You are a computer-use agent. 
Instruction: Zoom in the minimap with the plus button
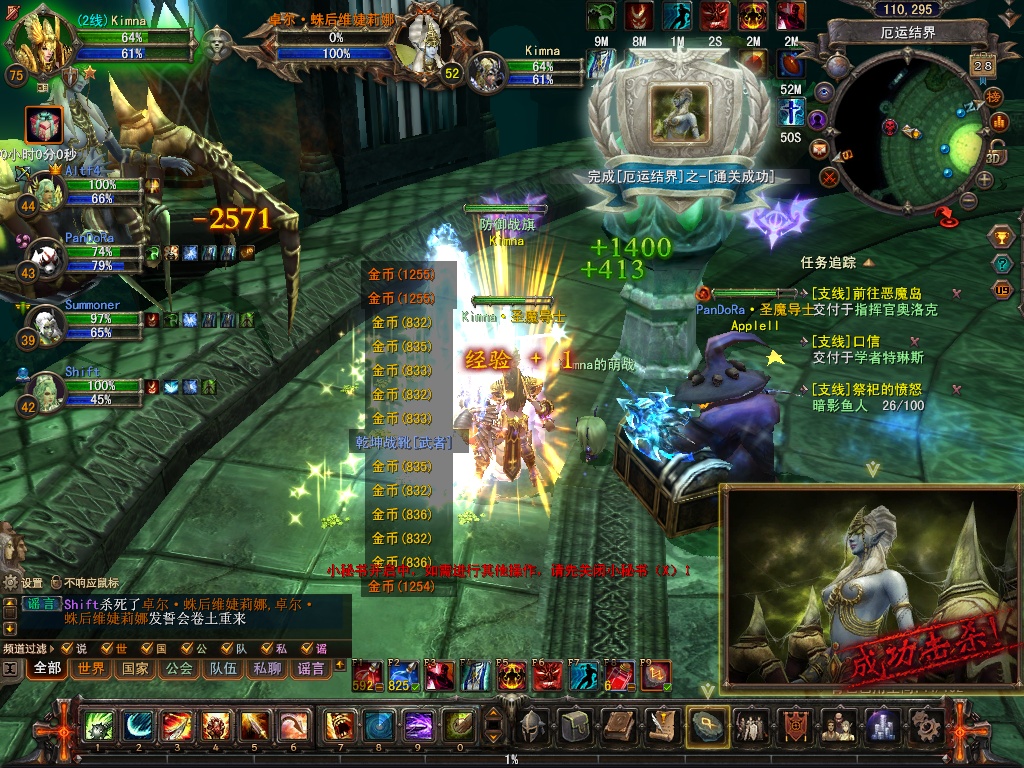985,179
